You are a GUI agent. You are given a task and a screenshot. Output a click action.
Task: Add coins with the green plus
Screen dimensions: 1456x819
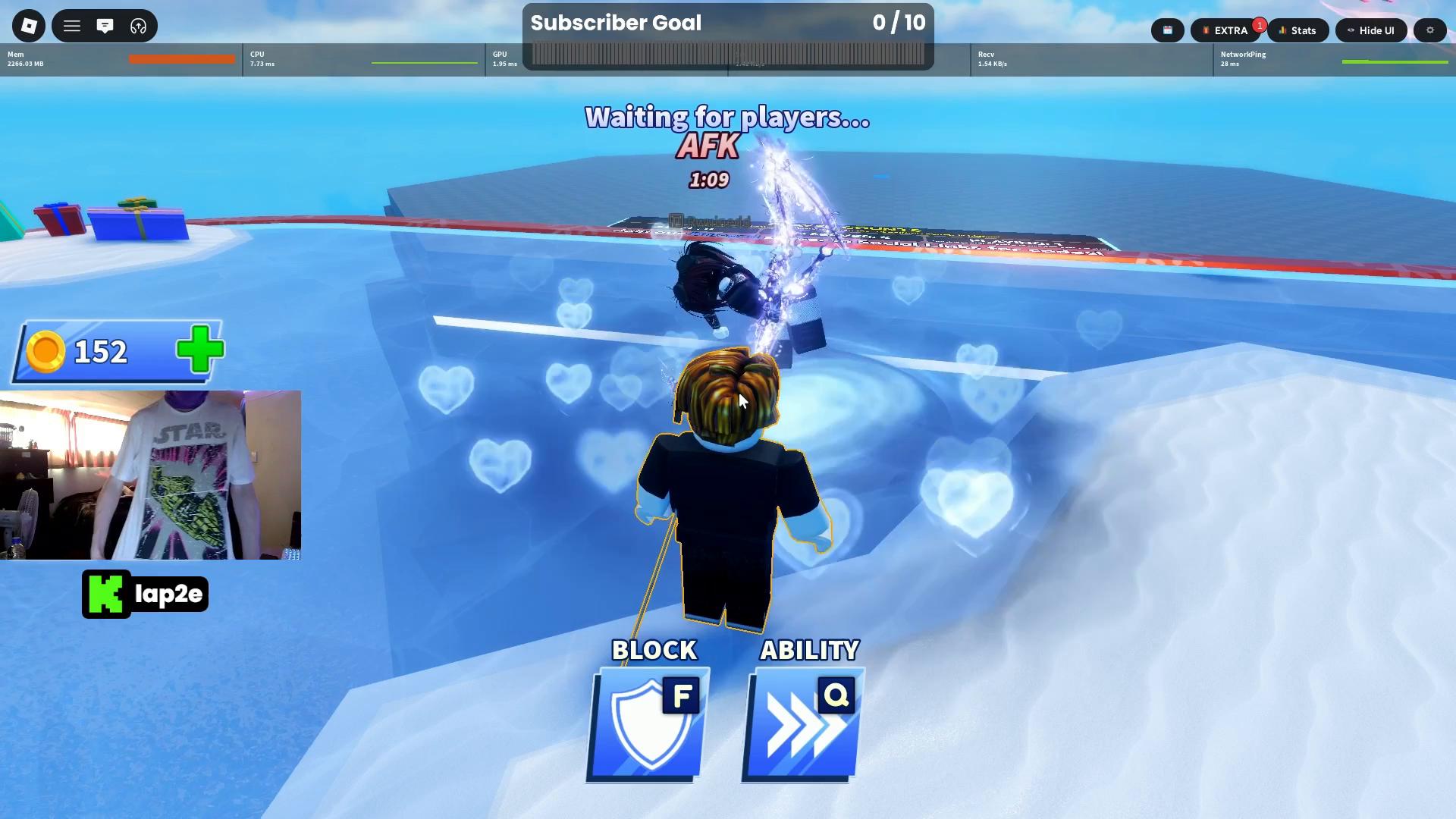point(200,350)
